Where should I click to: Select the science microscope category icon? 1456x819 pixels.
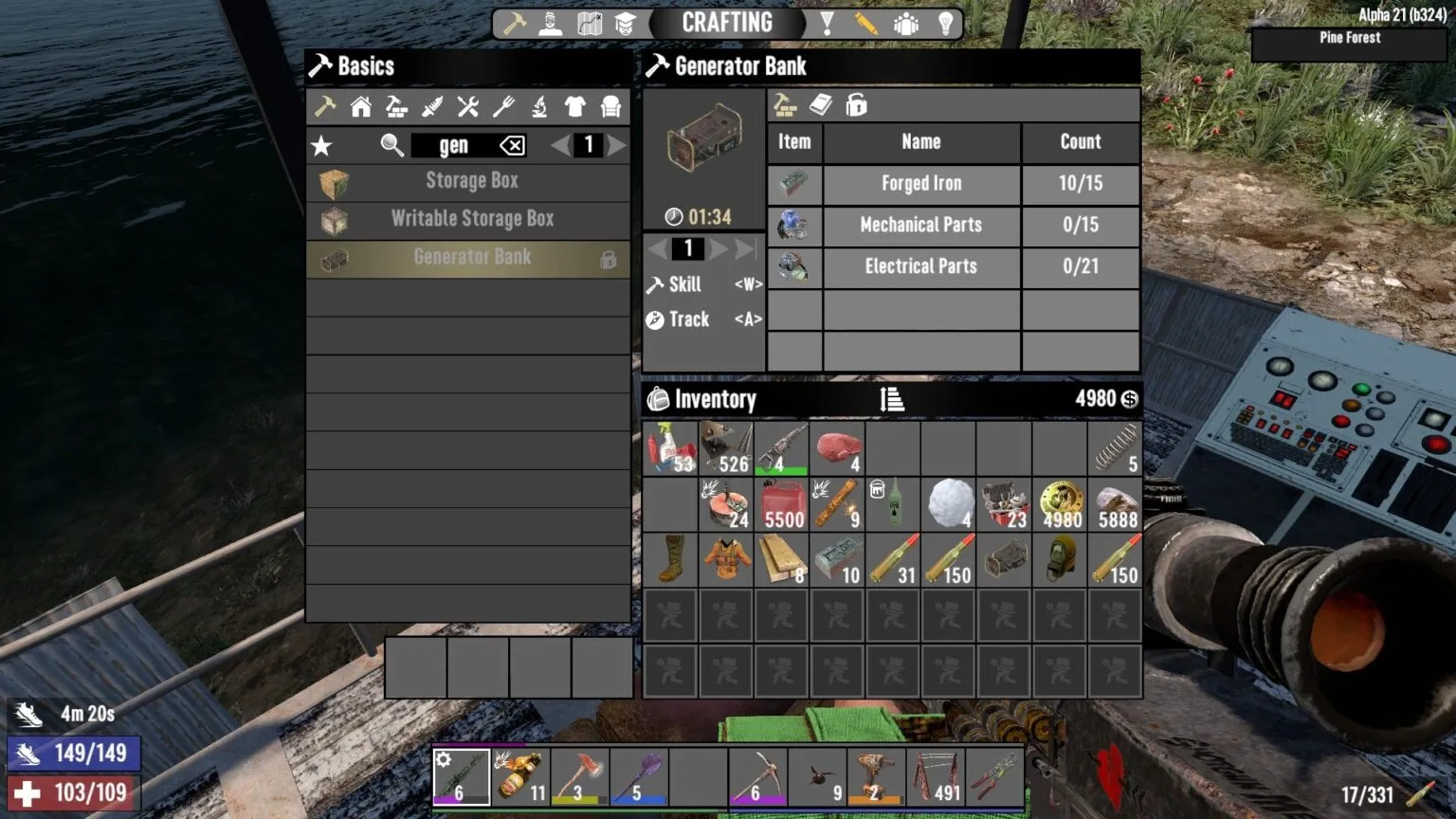coord(538,107)
